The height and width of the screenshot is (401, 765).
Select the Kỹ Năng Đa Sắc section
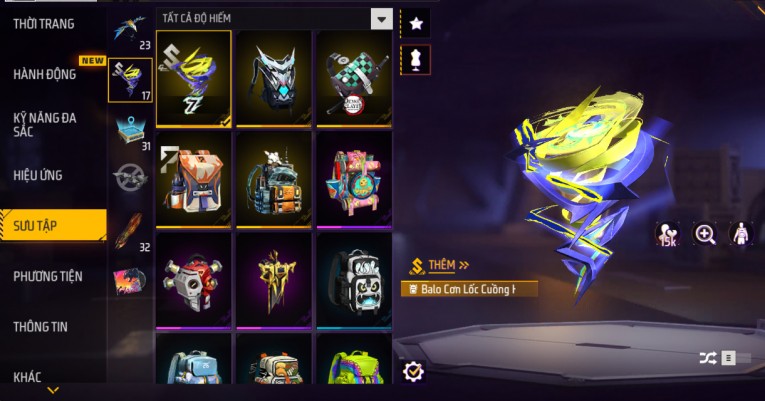pyautogui.click(x=45, y=124)
